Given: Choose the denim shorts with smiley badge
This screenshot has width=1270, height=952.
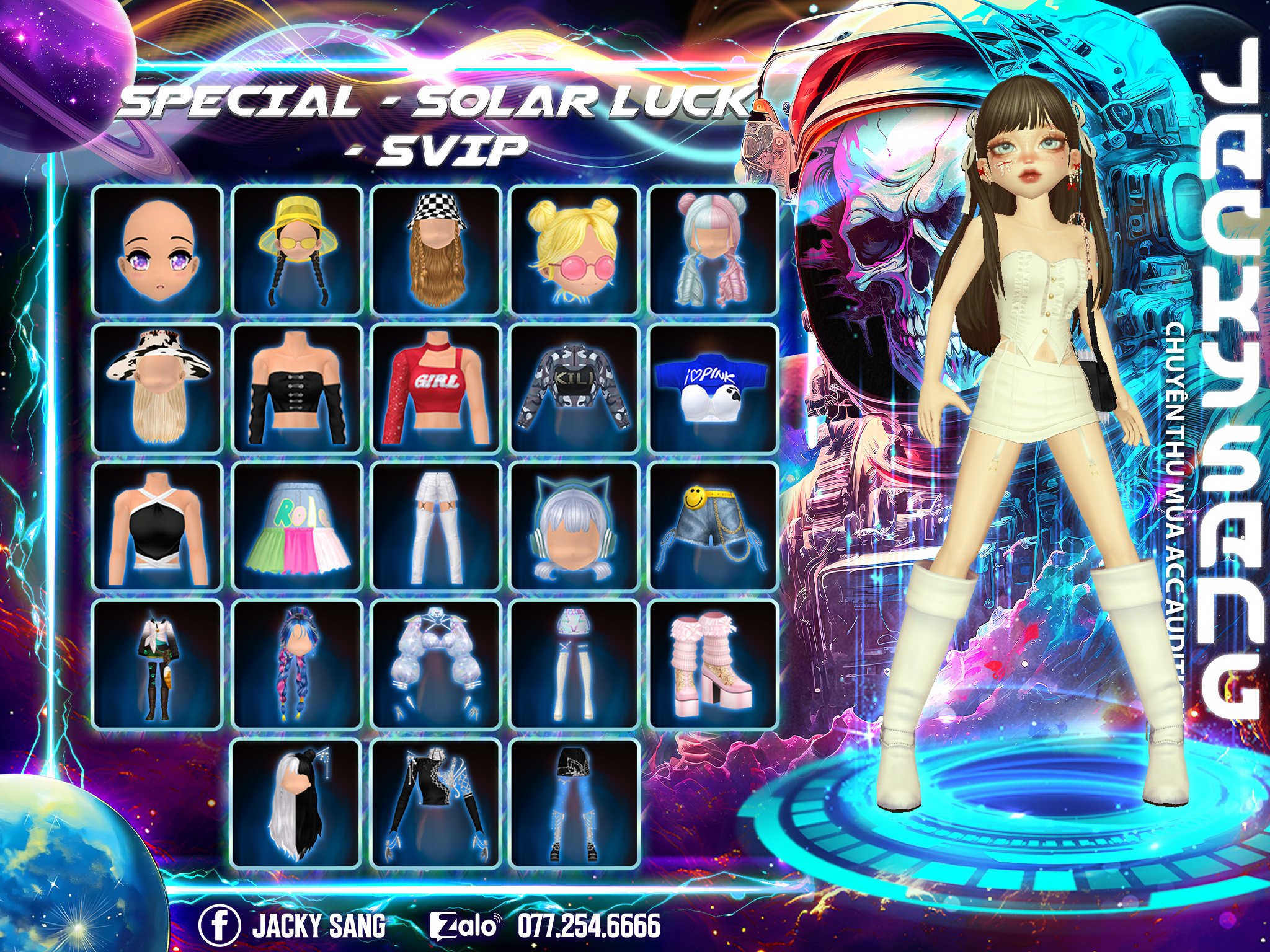Looking at the screenshot, I should coord(713,527).
